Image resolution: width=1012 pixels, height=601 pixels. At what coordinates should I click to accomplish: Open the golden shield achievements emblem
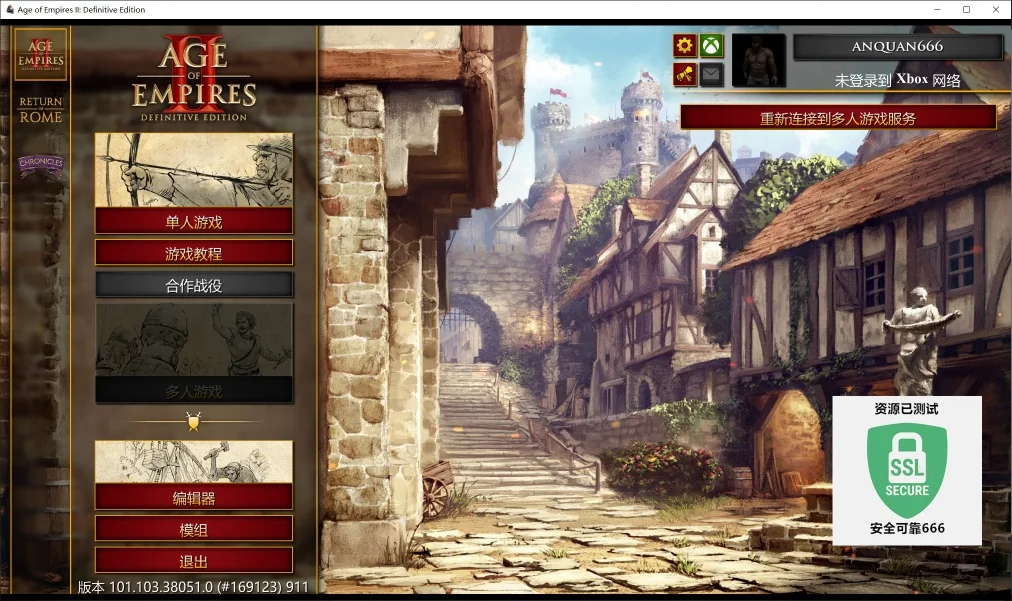[x=194, y=422]
